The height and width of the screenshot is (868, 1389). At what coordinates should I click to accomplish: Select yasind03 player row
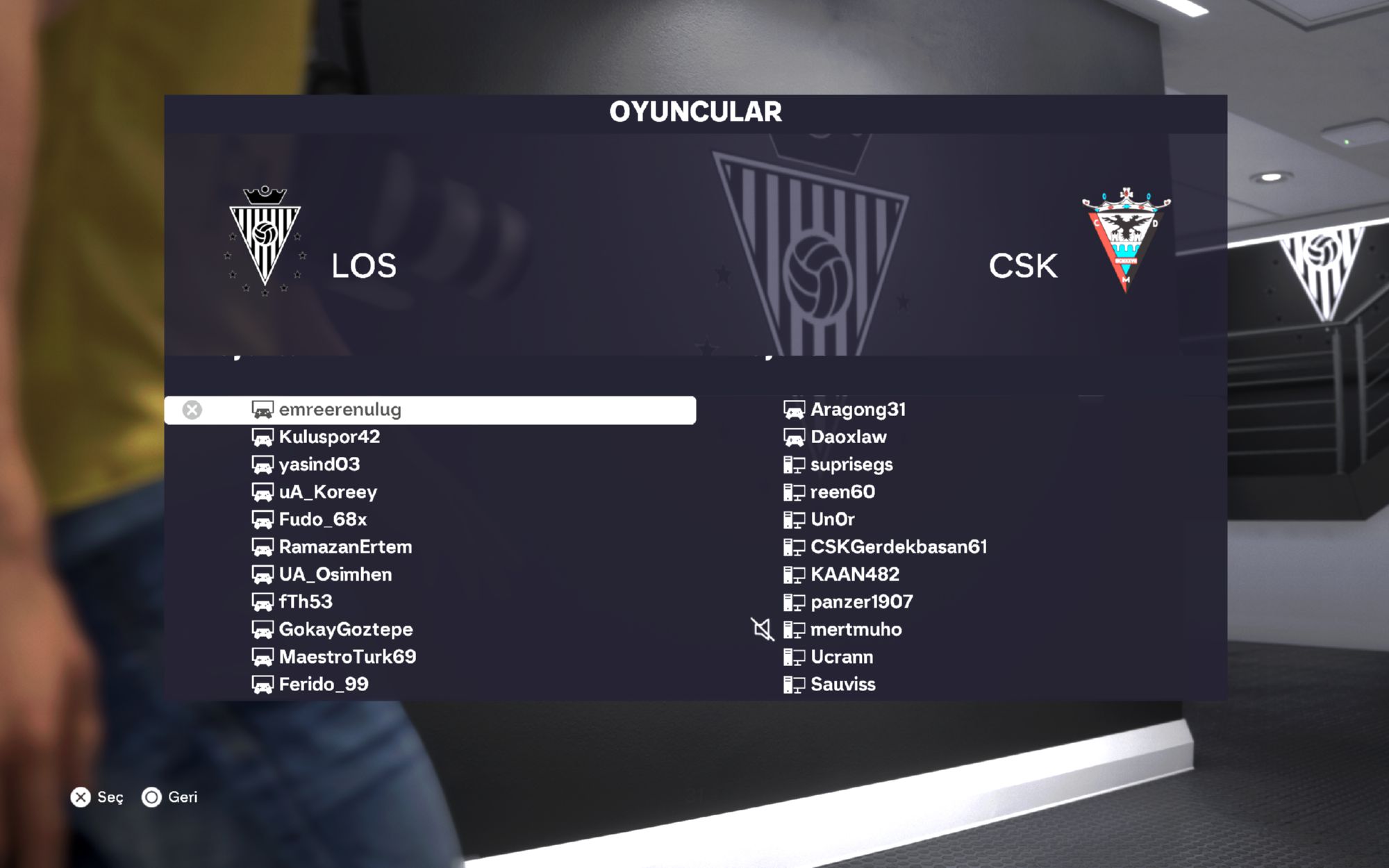pyautogui.click(x=319, y=465)
